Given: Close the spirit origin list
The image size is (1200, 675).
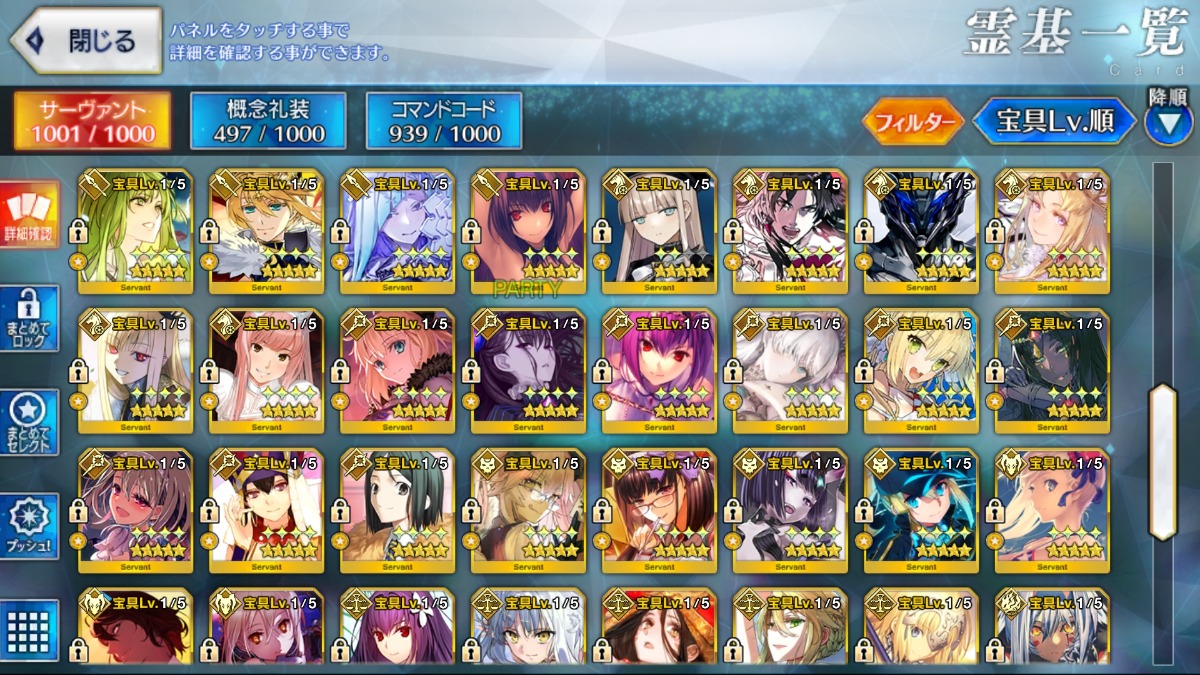Looking at the screenshot, I should click(85, 41).
